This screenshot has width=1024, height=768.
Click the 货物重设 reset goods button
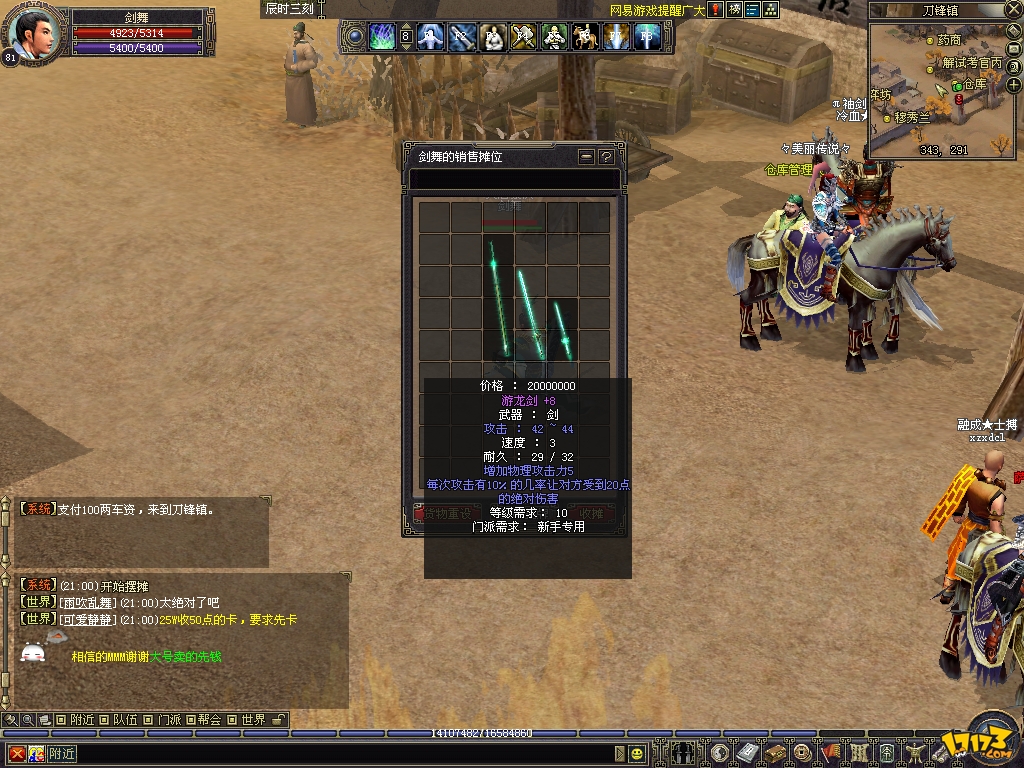tap(447, 514)
